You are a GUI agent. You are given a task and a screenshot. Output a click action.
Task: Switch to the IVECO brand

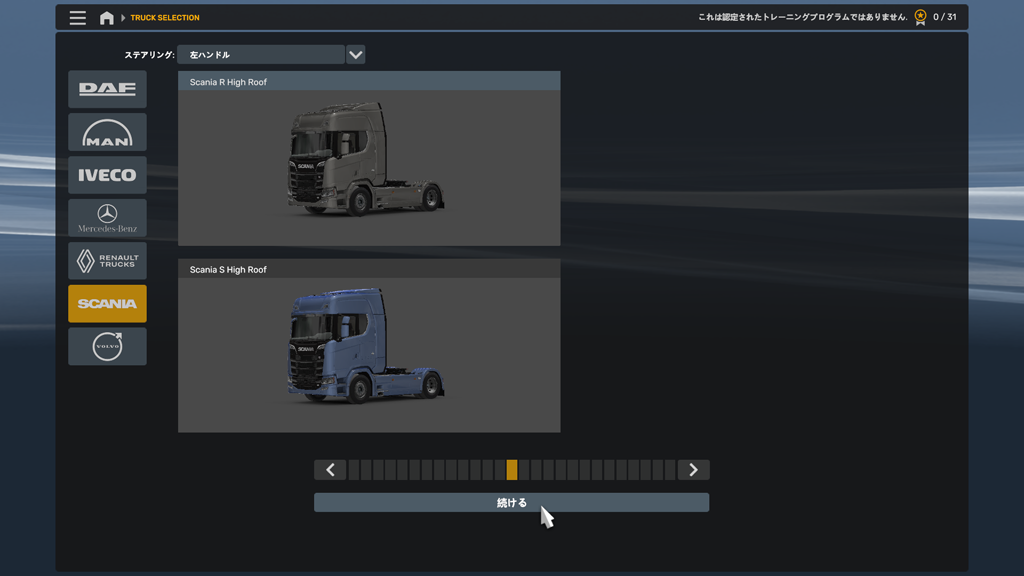pyautogui.click(x=107, y=175)
